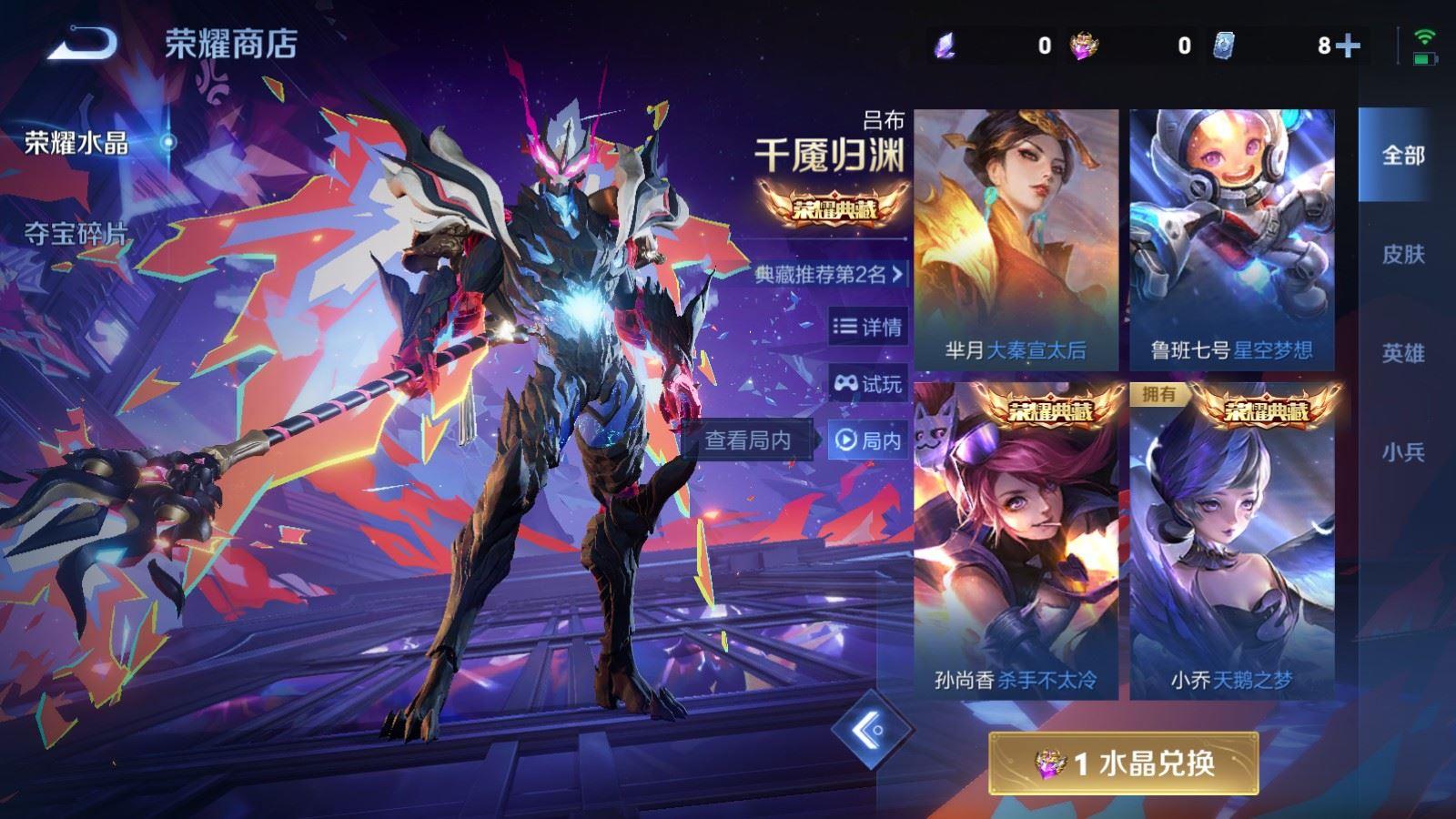Click the 查看局内 button

click(759, 438)
